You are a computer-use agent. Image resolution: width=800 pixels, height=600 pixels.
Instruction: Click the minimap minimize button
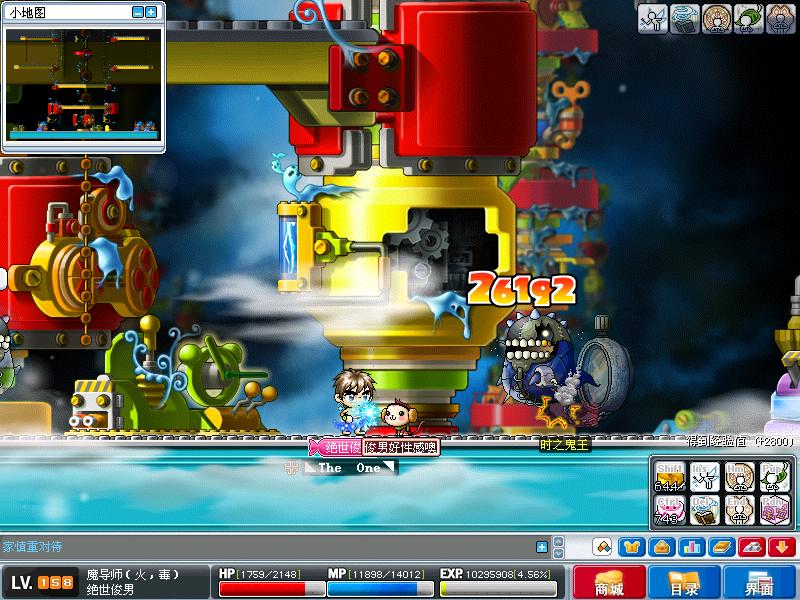(x=137, y=12)
